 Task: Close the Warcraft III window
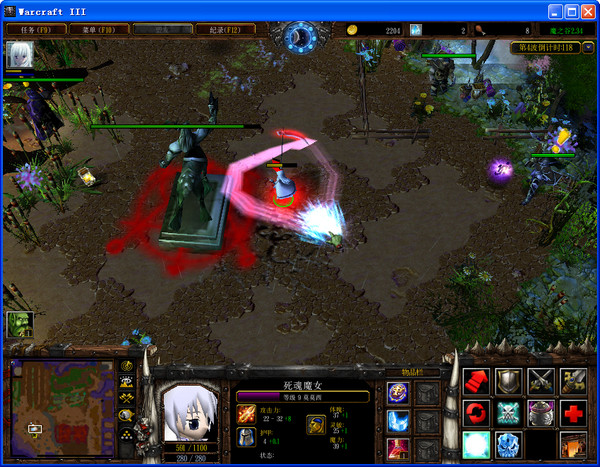click(588, 11)
